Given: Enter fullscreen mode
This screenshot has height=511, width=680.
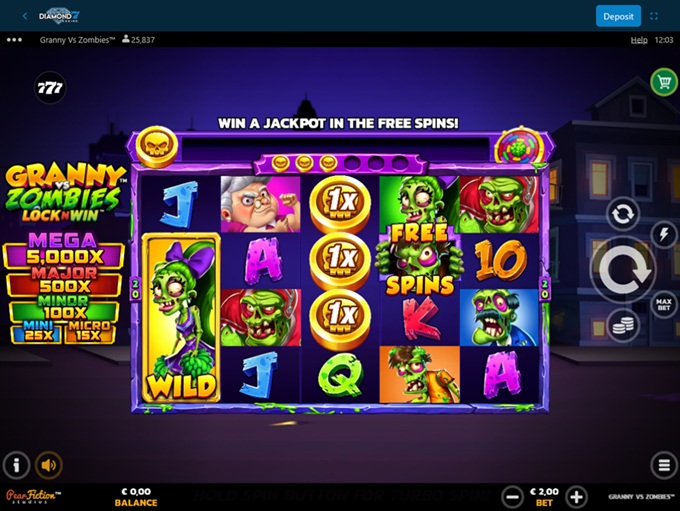Looking at the screenshot, I should click(x=655, y=16).
